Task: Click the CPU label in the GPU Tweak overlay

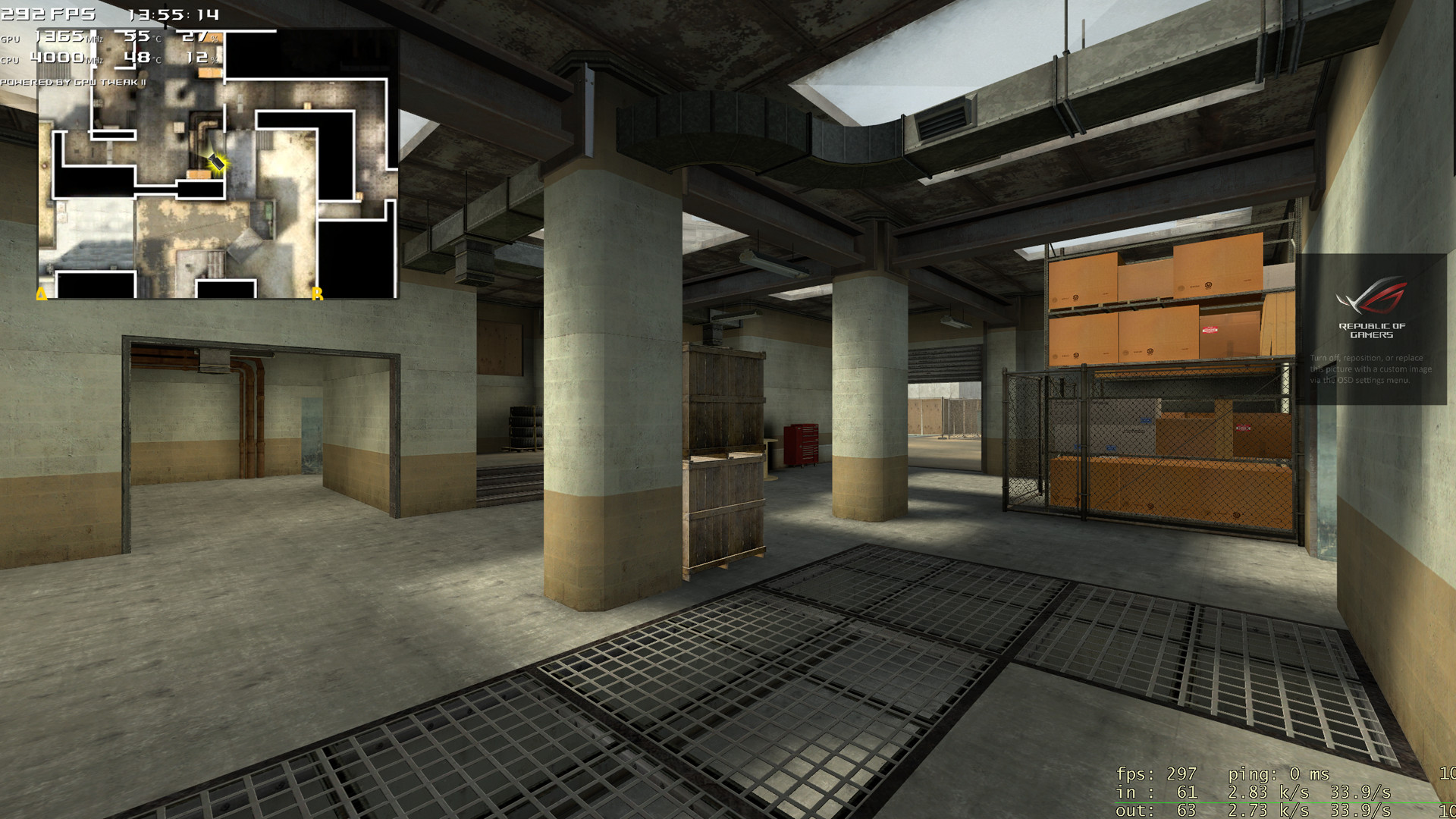Action: [x=11, y=59]
